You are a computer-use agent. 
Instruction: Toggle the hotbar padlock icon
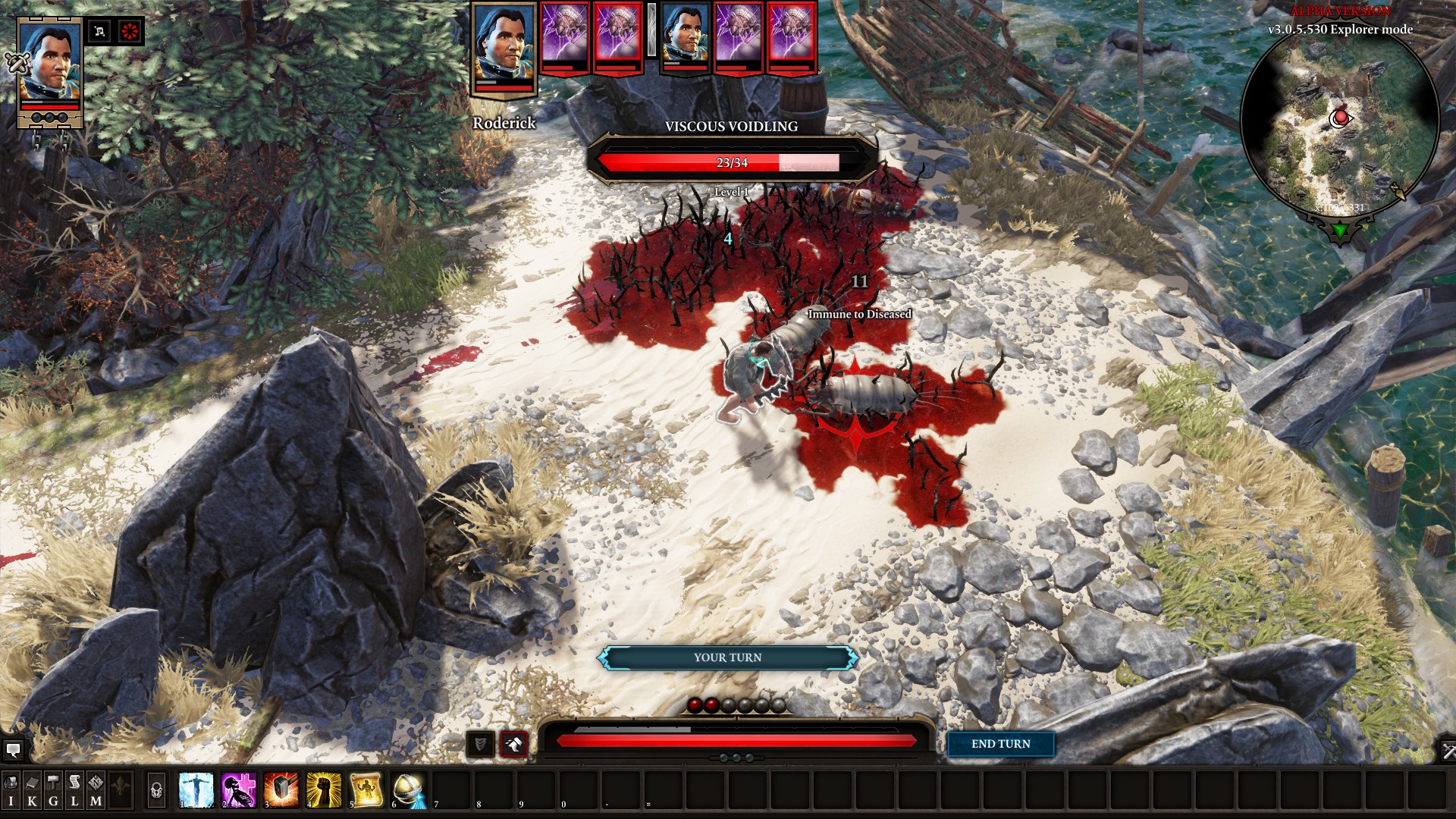click(x=156, y=790)
